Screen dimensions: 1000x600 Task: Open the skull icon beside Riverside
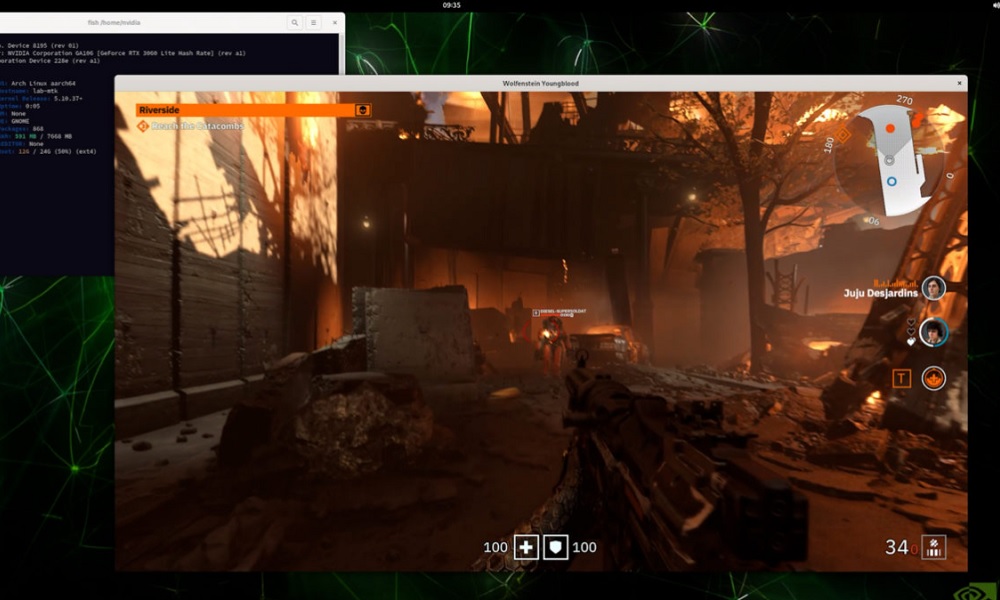(x=363, y=110)
